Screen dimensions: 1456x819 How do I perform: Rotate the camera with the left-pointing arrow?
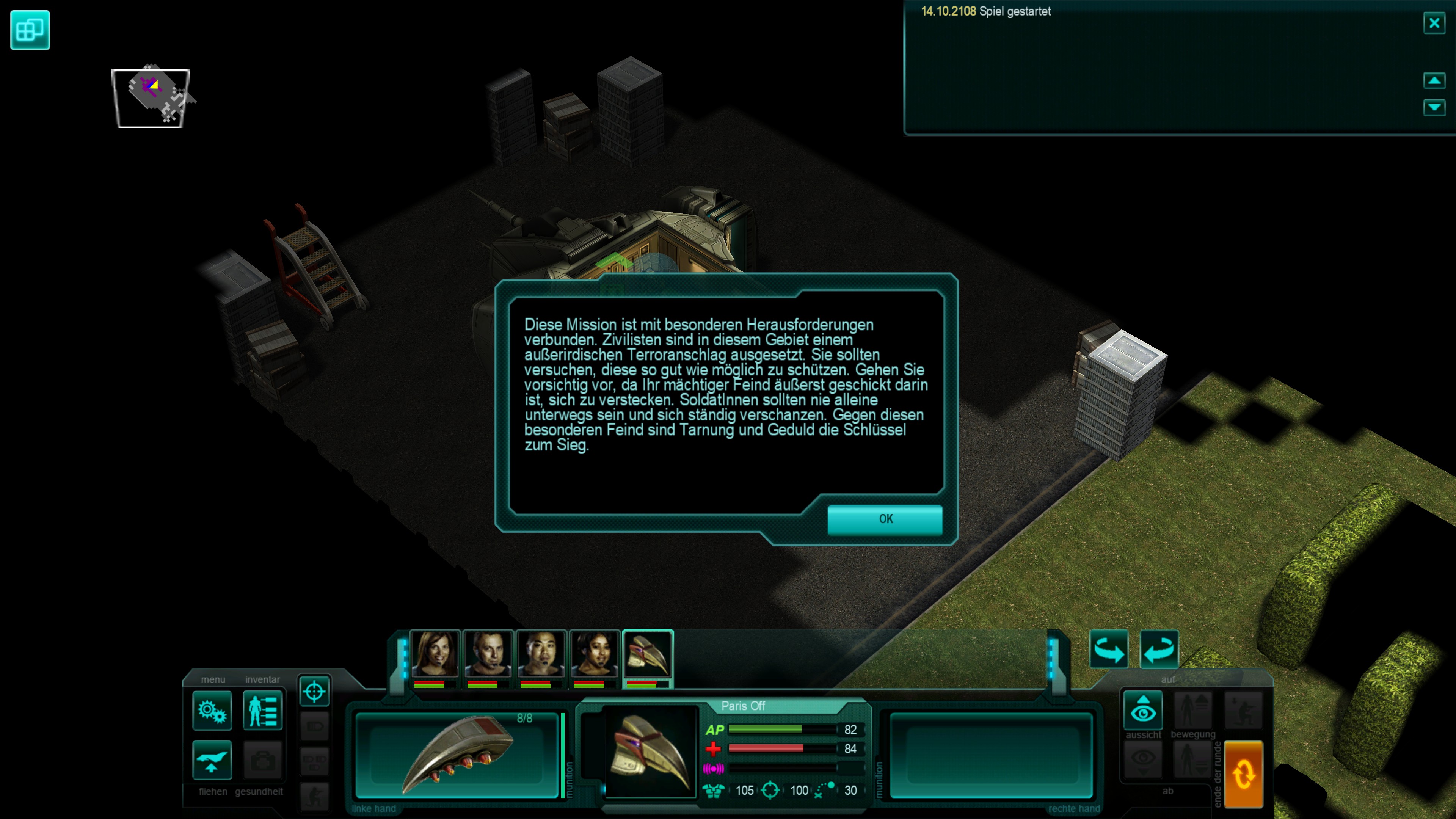point(1159,650)
